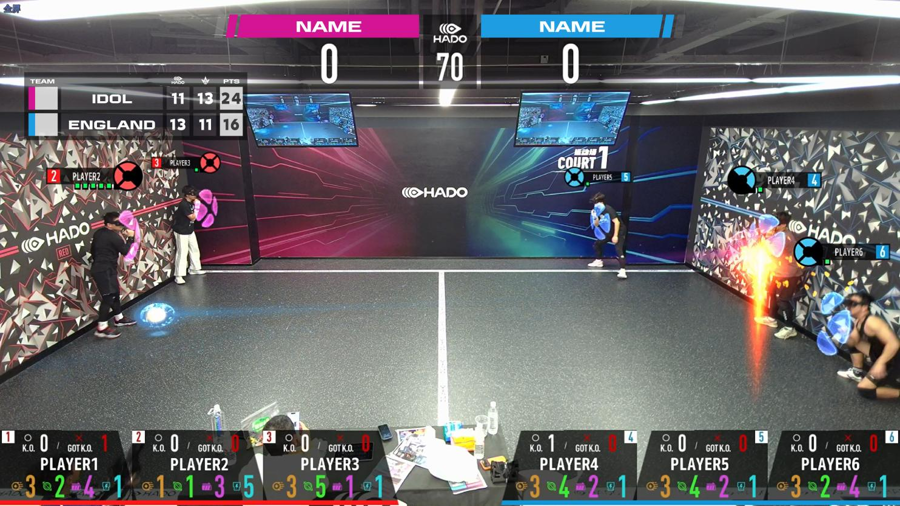Select the PLAYER1 stats panel
This screenshot has width=900, height=506.
click(67, 466)
